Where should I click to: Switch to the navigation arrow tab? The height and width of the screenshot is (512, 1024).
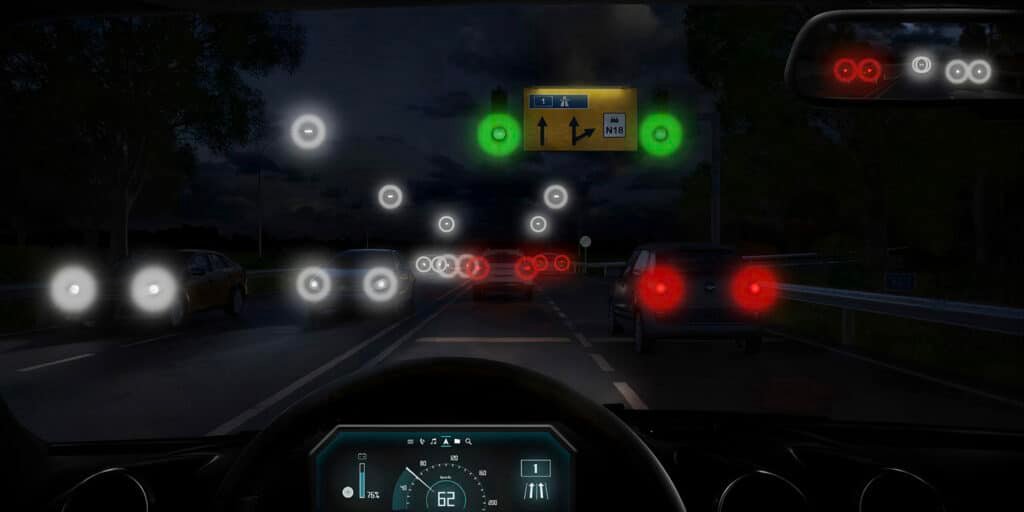point(446,441)
